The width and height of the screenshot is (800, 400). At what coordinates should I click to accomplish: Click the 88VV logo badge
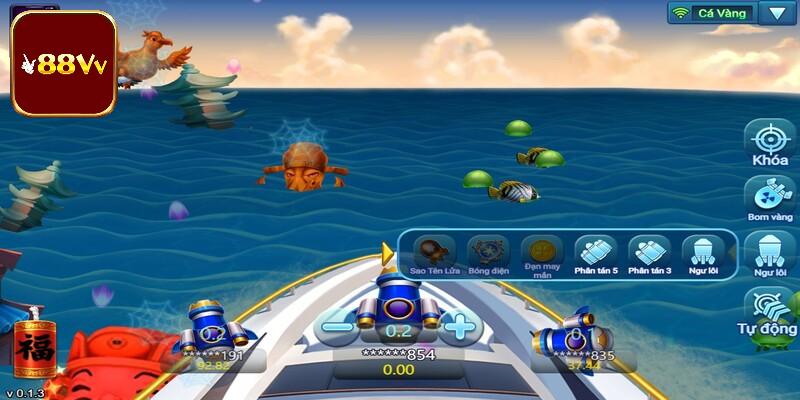(64, 62)
